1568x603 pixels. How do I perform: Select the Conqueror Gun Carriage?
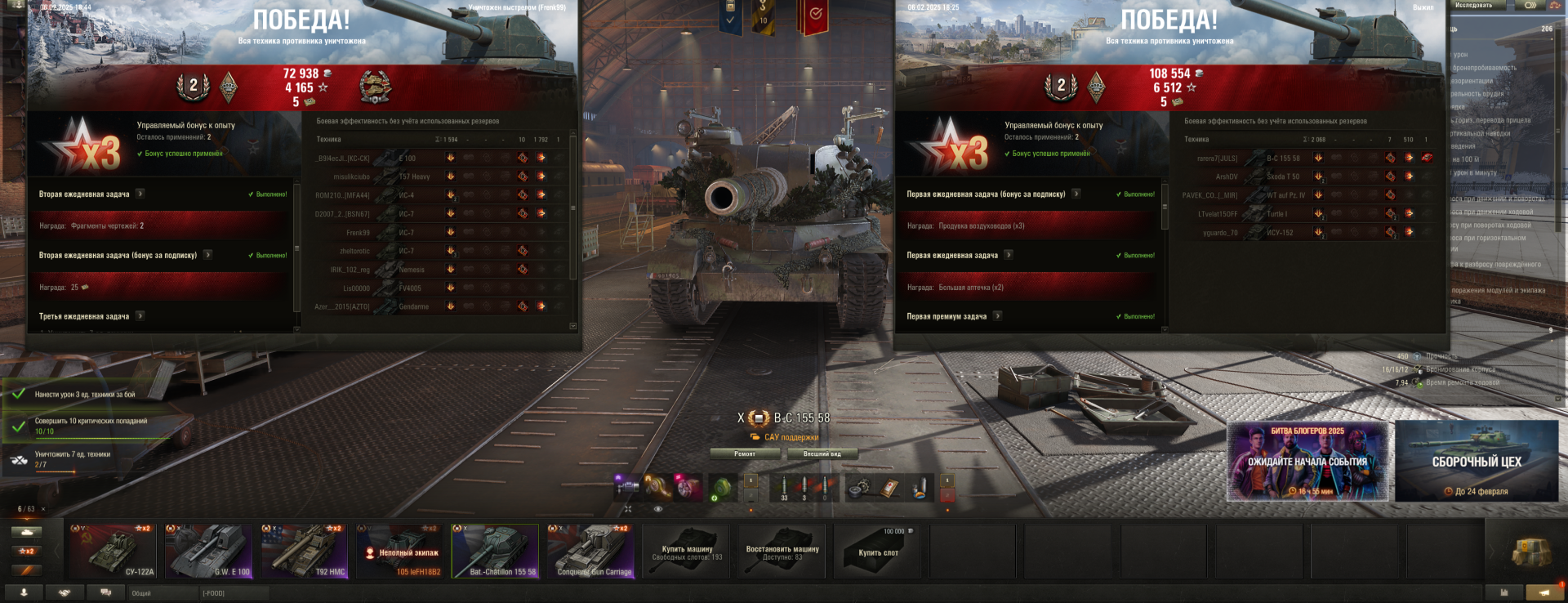coord(590,552)
